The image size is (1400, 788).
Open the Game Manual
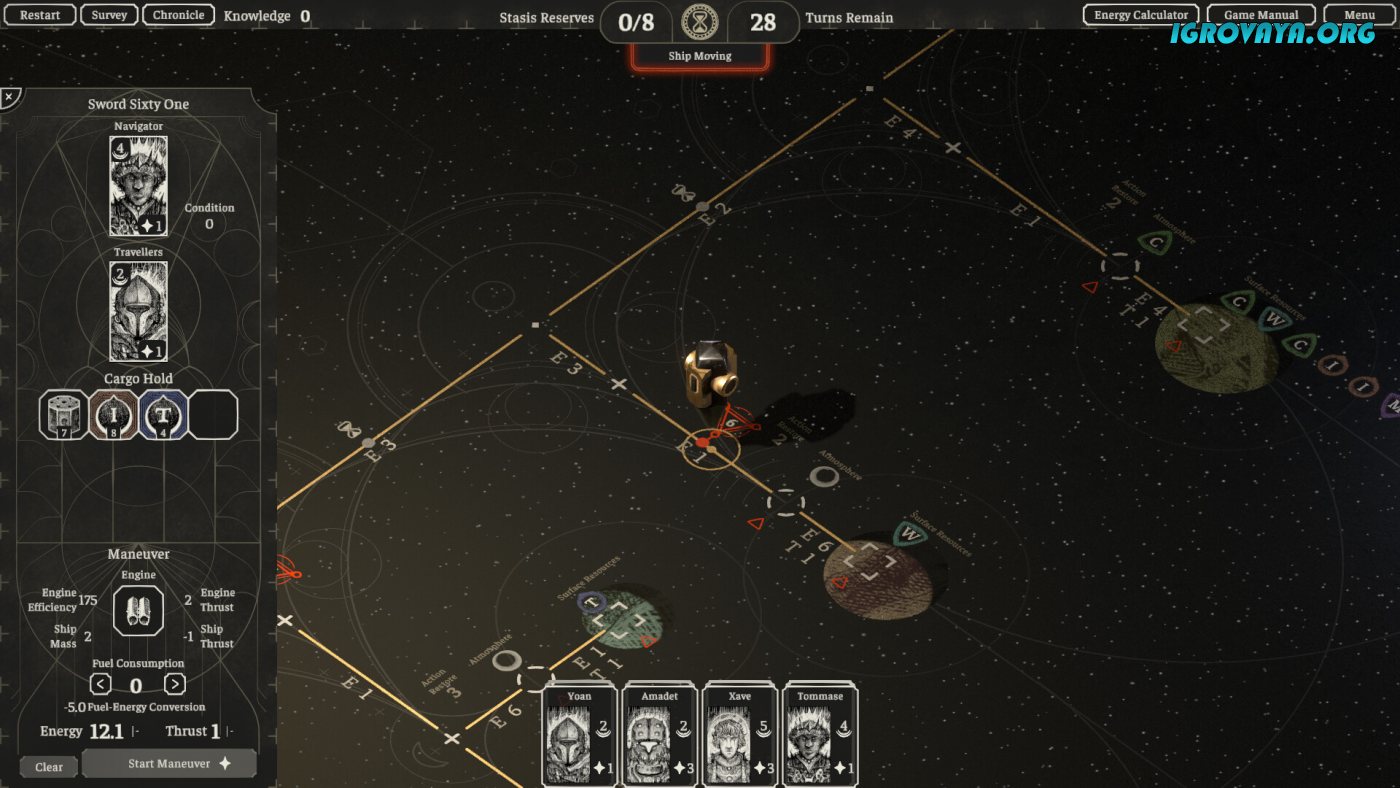pyautogui.click(x=1260, y=15)
